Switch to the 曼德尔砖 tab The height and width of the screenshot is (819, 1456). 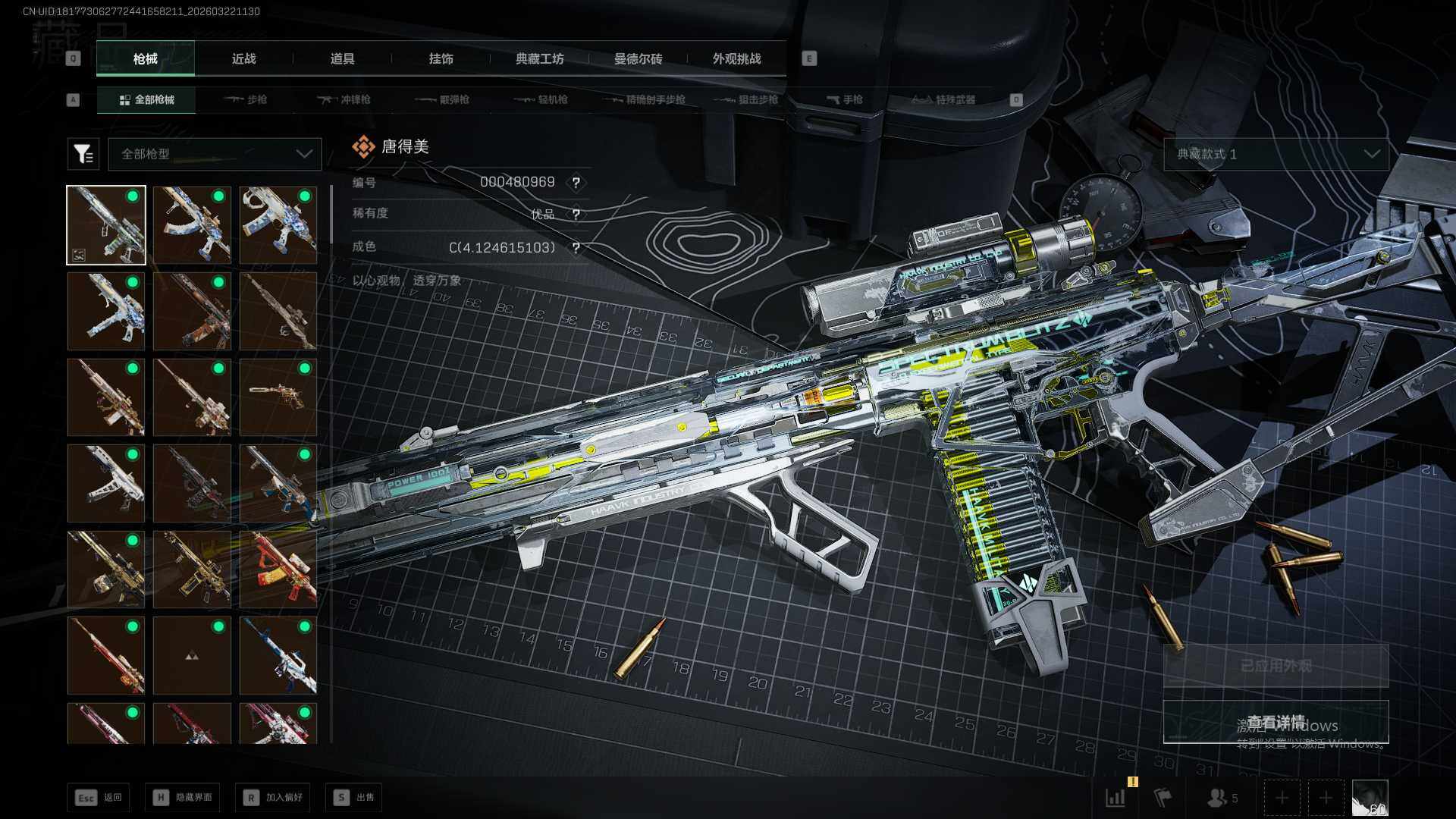[x=638, y=59]
